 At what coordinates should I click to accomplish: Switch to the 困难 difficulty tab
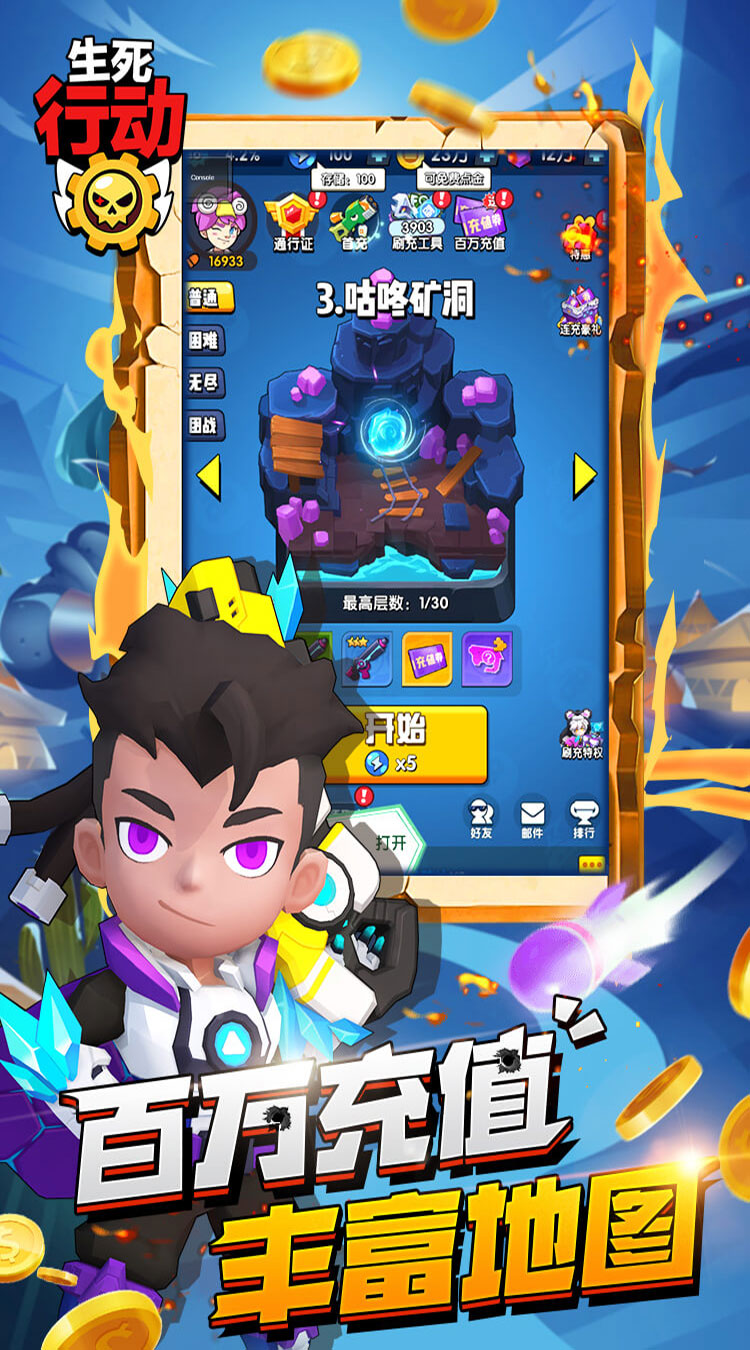pos(204,340)
